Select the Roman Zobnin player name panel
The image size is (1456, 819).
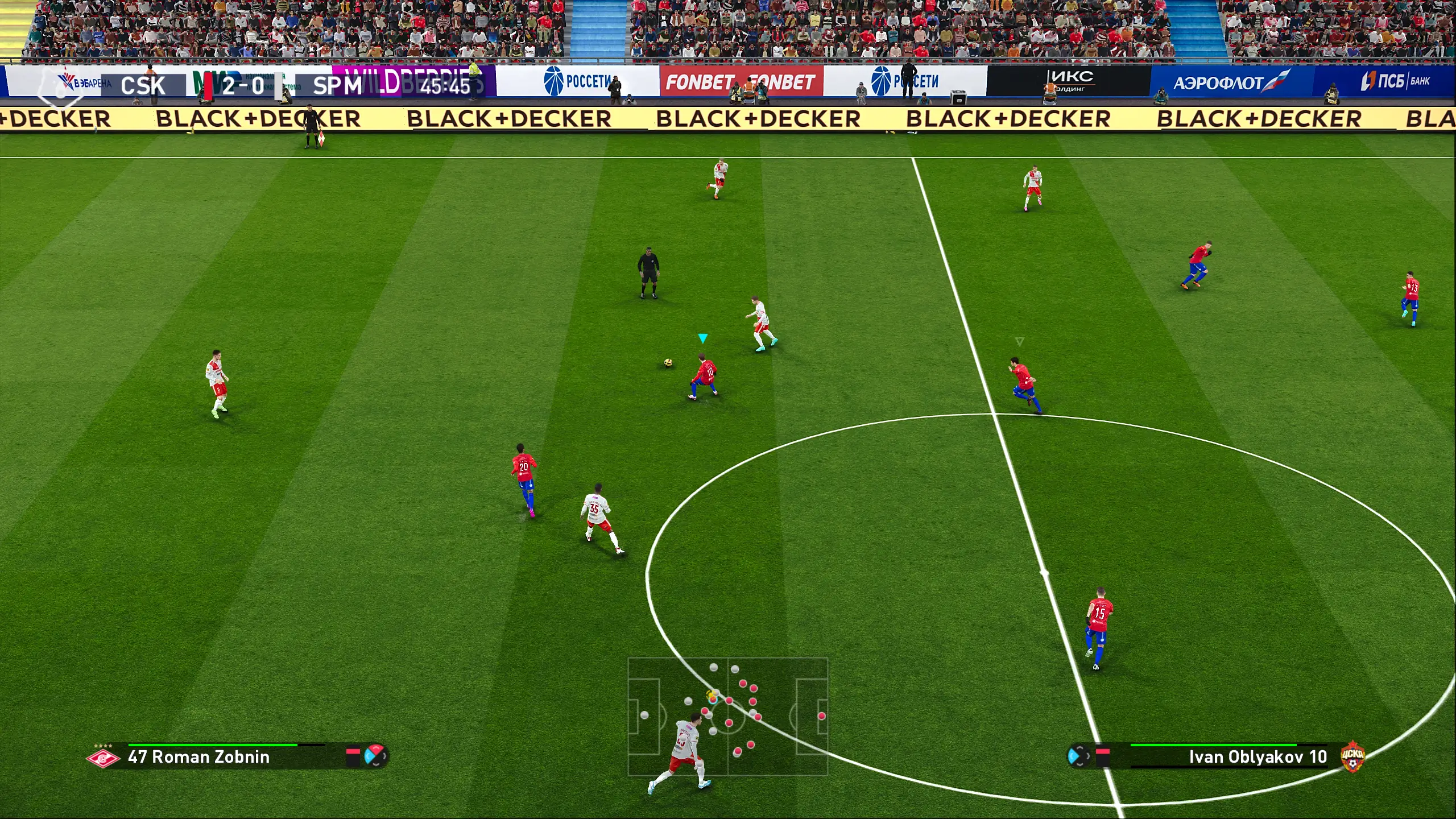point(198,757)
